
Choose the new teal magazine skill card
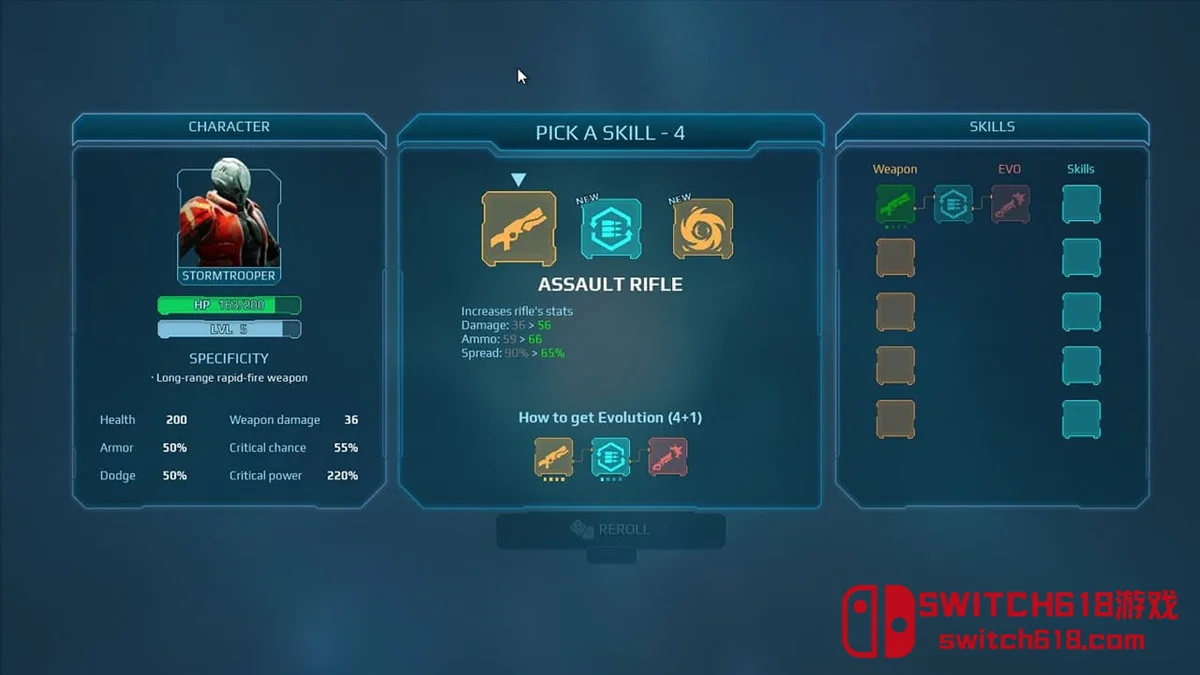pos(611,229)
